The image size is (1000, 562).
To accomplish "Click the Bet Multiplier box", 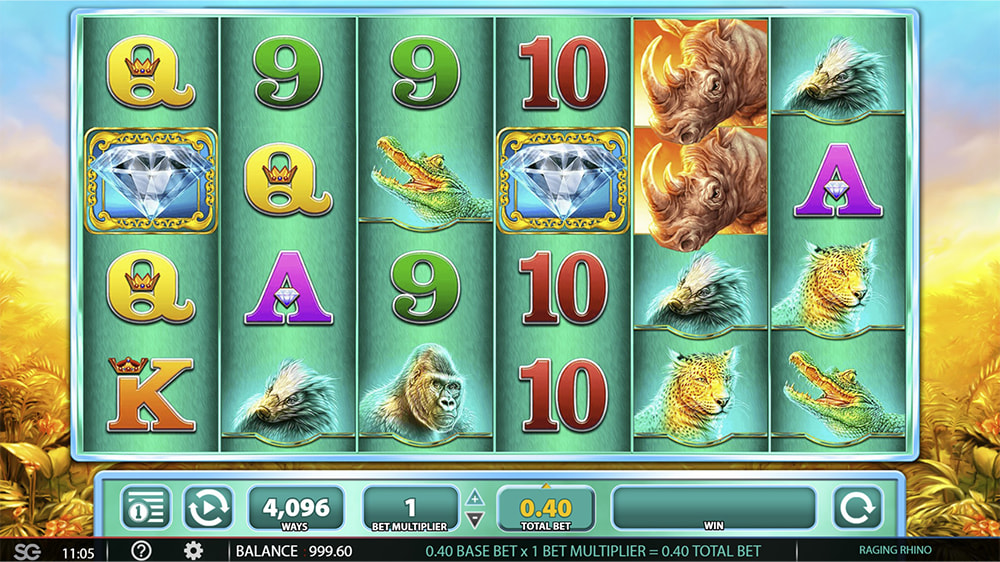I will point(411,508).
